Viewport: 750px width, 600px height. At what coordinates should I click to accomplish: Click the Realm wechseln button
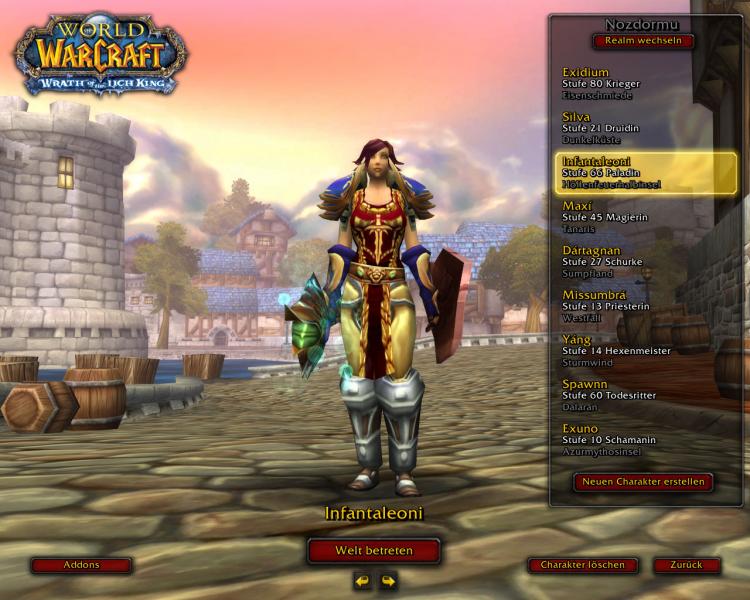pyautogui.click(x=643, y=41)
